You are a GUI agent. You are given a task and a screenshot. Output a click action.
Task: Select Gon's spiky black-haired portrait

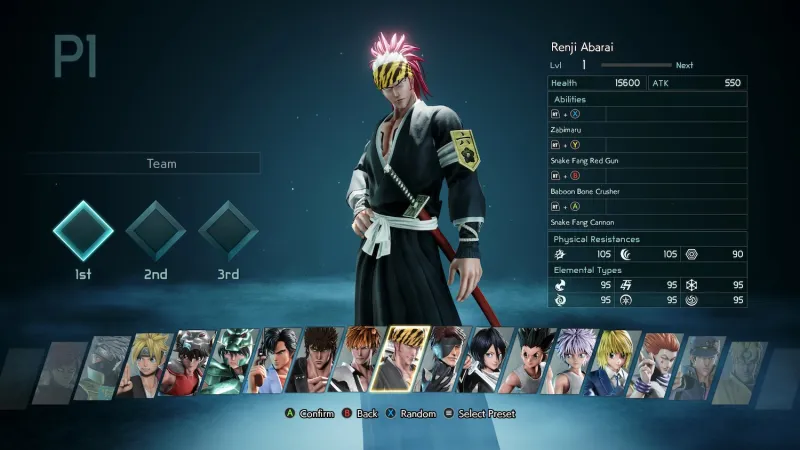click(528, 361)
